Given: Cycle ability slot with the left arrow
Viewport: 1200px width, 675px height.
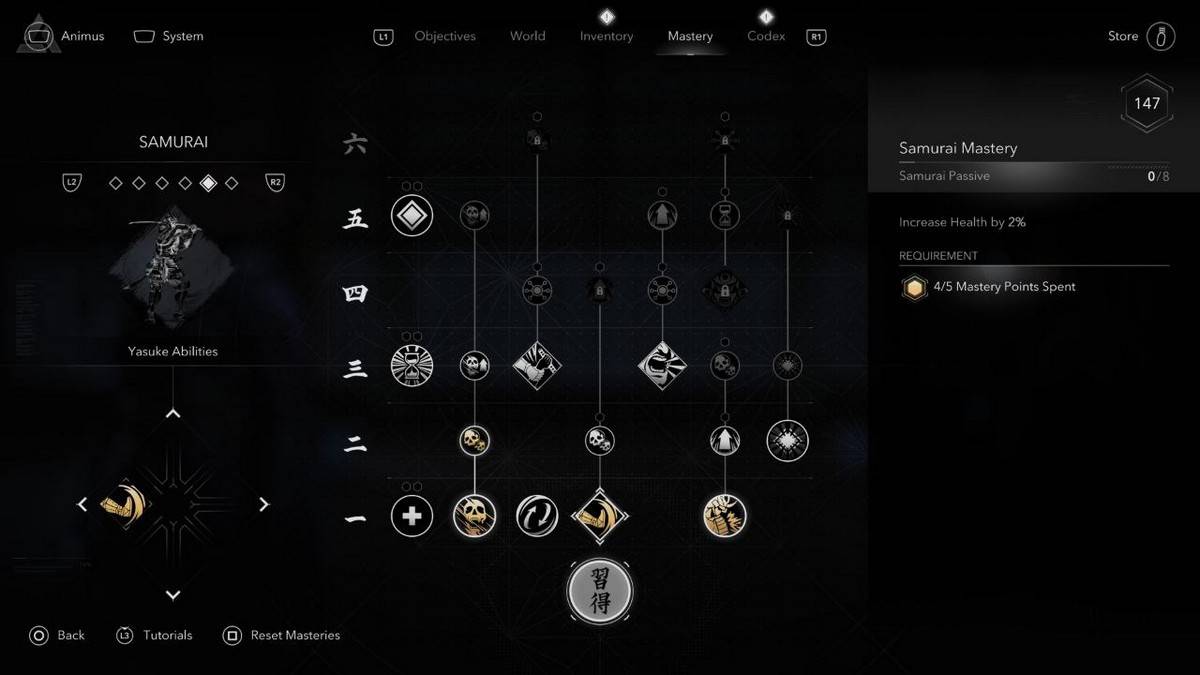Looking at the screenshot, I should pyautogui.click(x=83, y=505).
